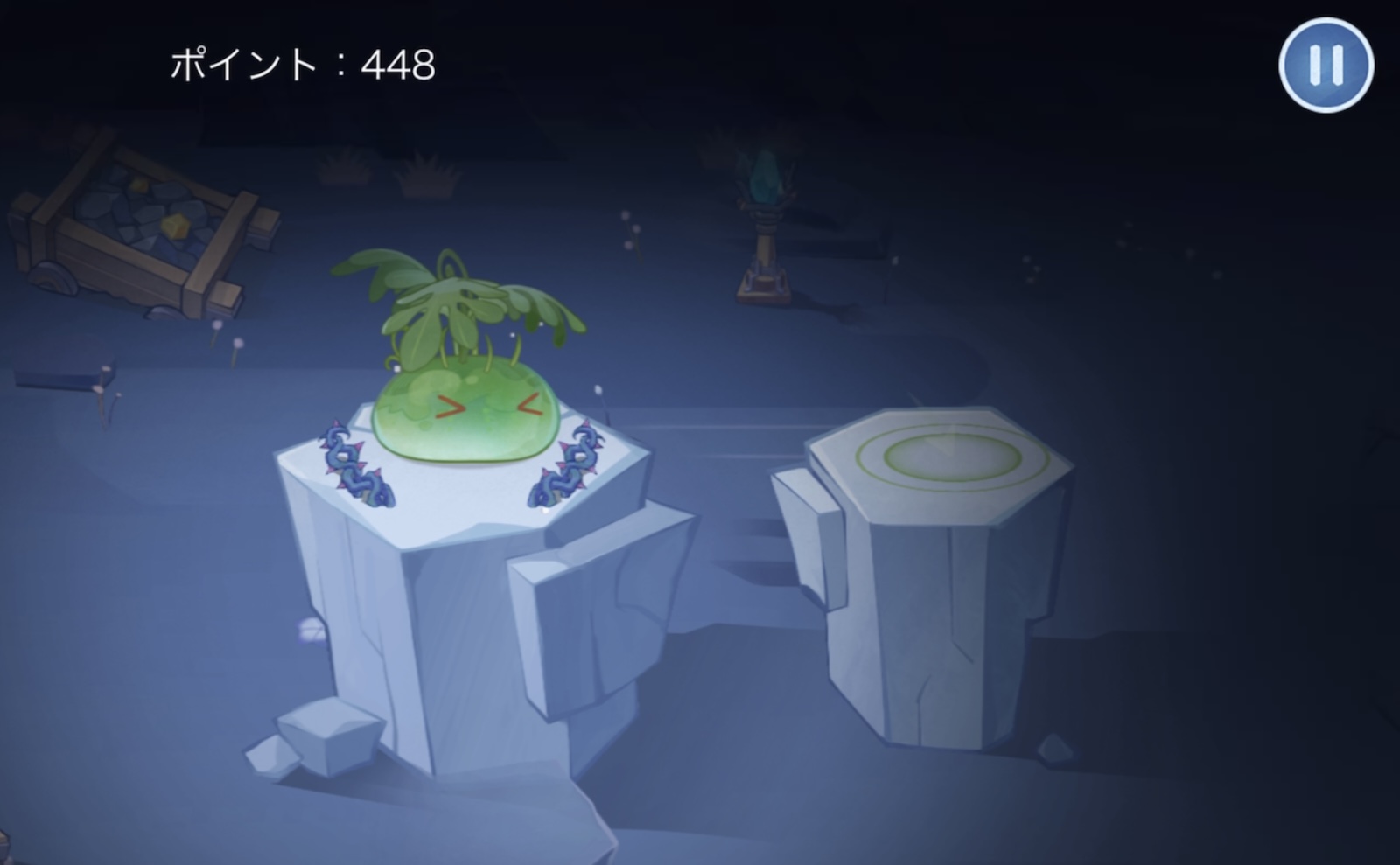Tap the right thorny vine cluster

[569, 464]
